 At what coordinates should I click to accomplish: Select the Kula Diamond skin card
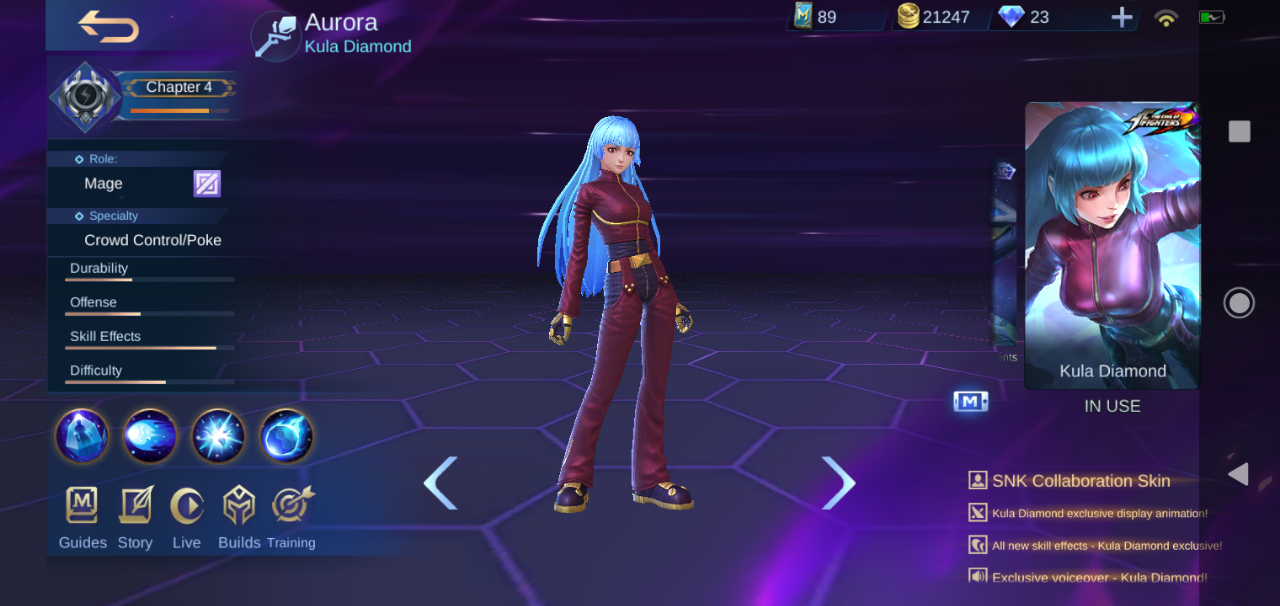point(1112,245)
